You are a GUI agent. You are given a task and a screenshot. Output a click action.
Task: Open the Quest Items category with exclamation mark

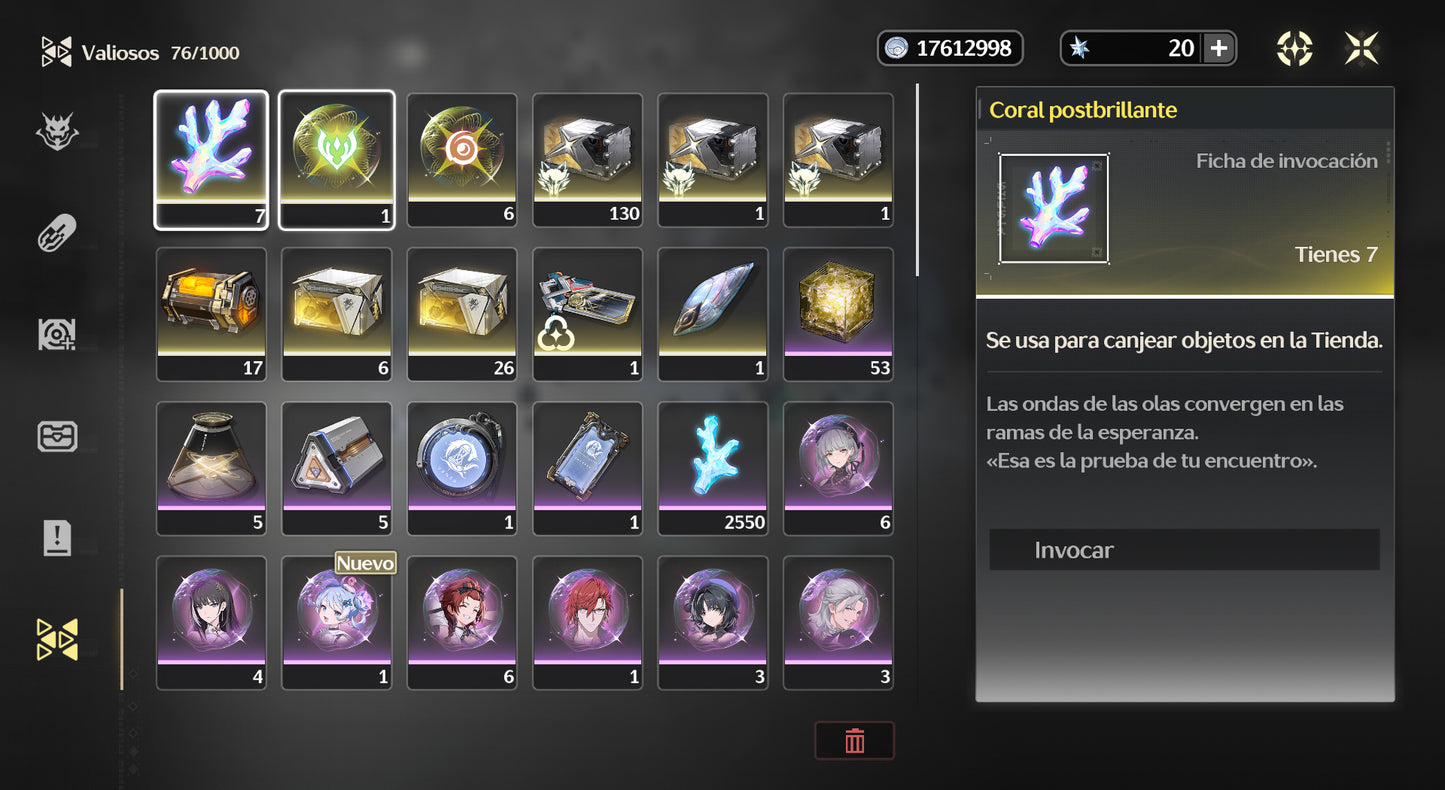click(x=57, y=538)
